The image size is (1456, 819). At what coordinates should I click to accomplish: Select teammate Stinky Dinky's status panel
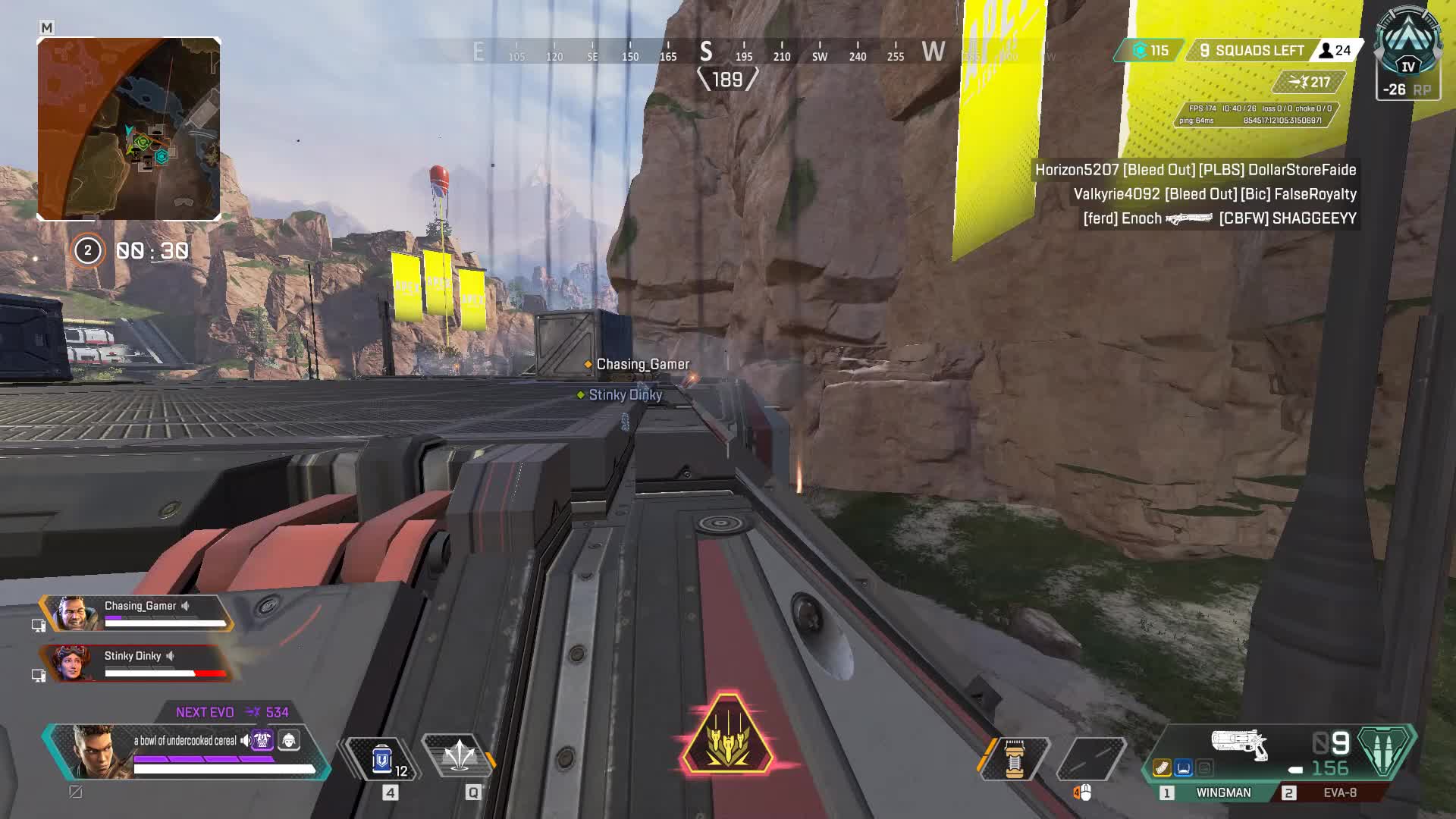click(136, 663)
